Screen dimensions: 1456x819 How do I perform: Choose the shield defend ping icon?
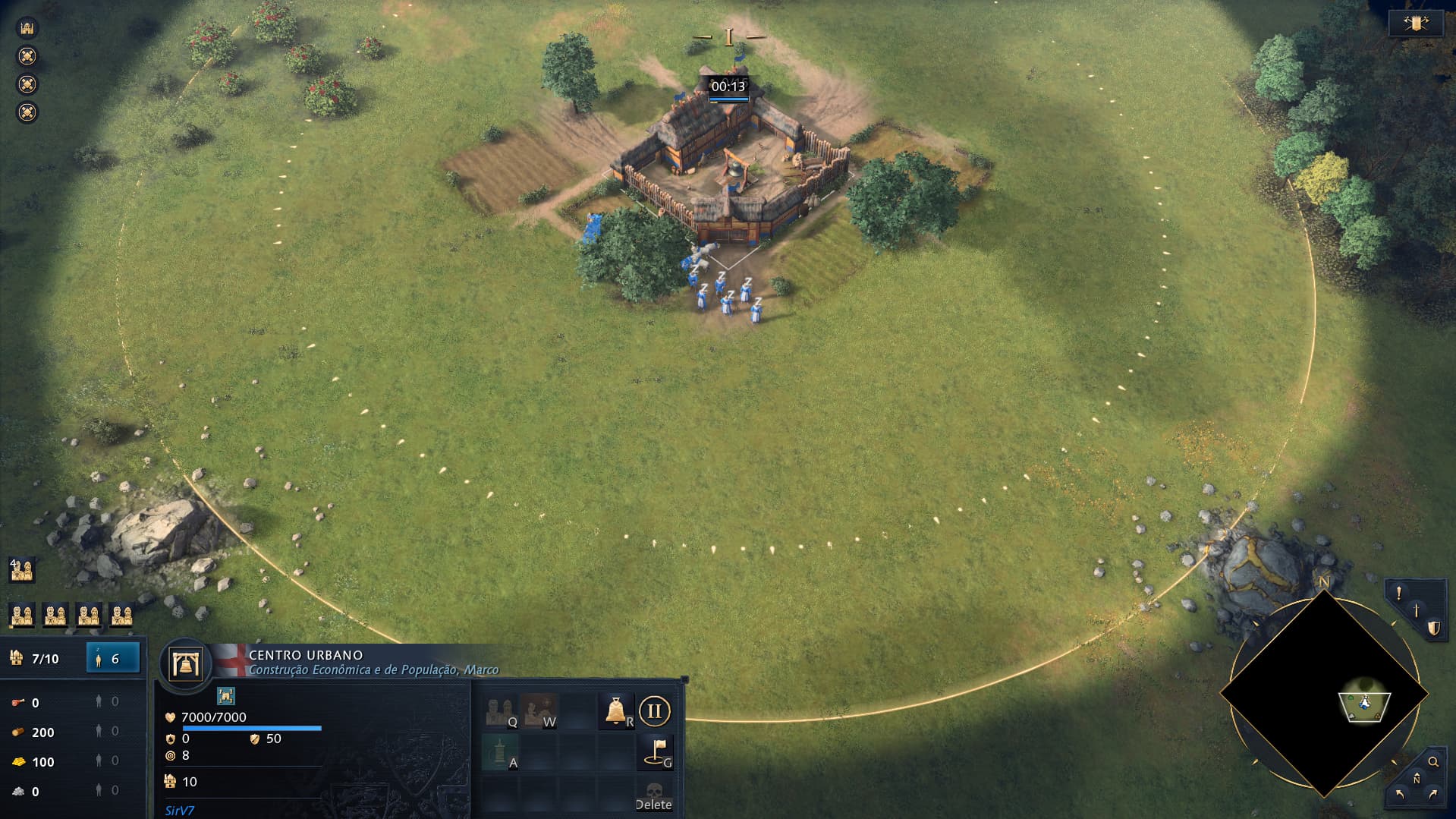pos(1433,628)
